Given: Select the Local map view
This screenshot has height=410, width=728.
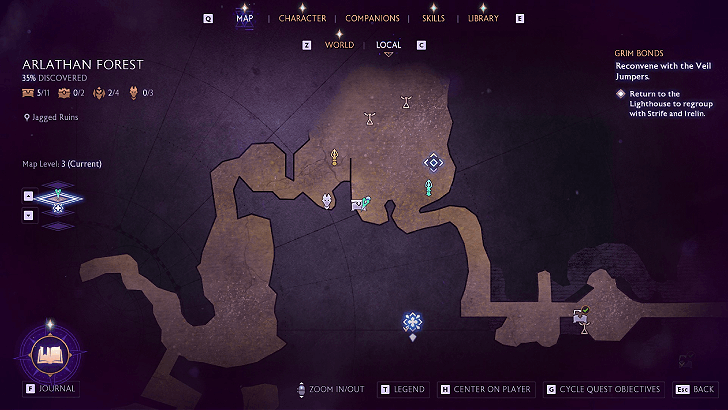Looking at the screenshot, I should point(388,45).
